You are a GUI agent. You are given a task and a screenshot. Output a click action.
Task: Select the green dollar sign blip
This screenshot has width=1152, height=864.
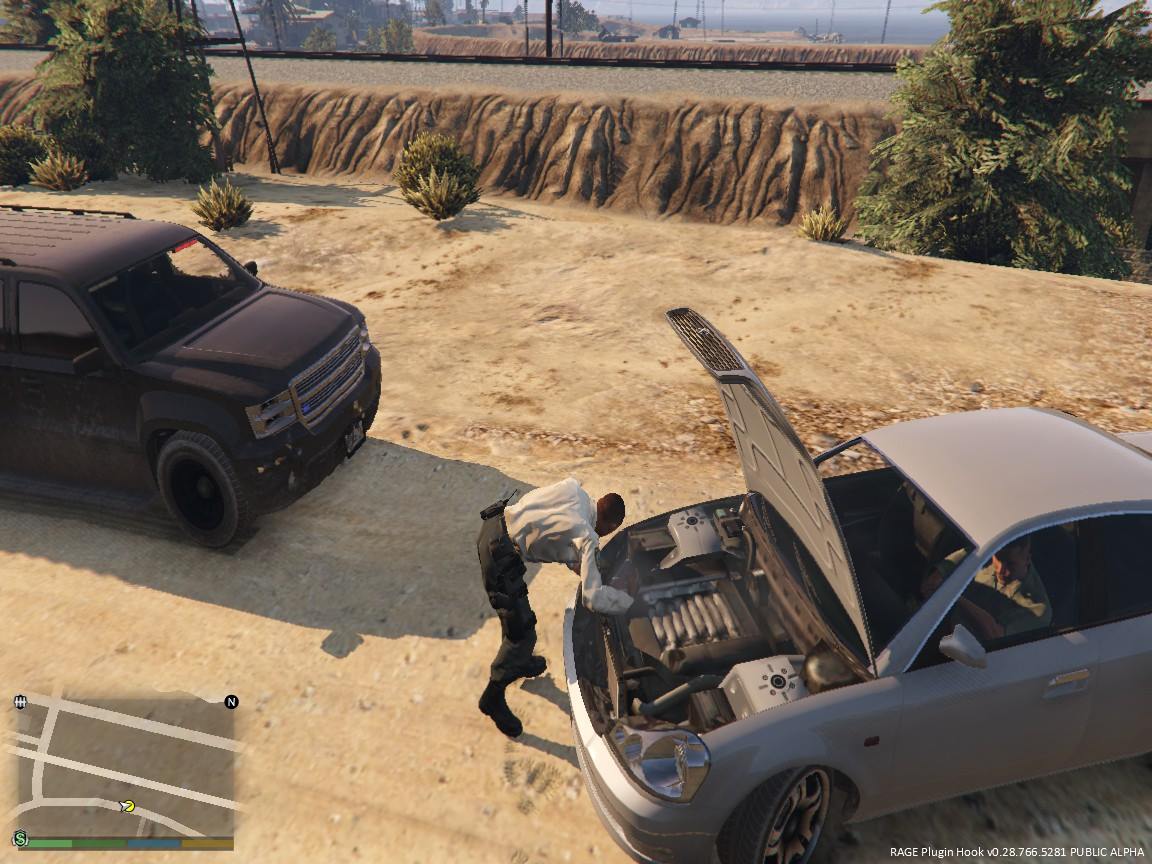(20, 838)
